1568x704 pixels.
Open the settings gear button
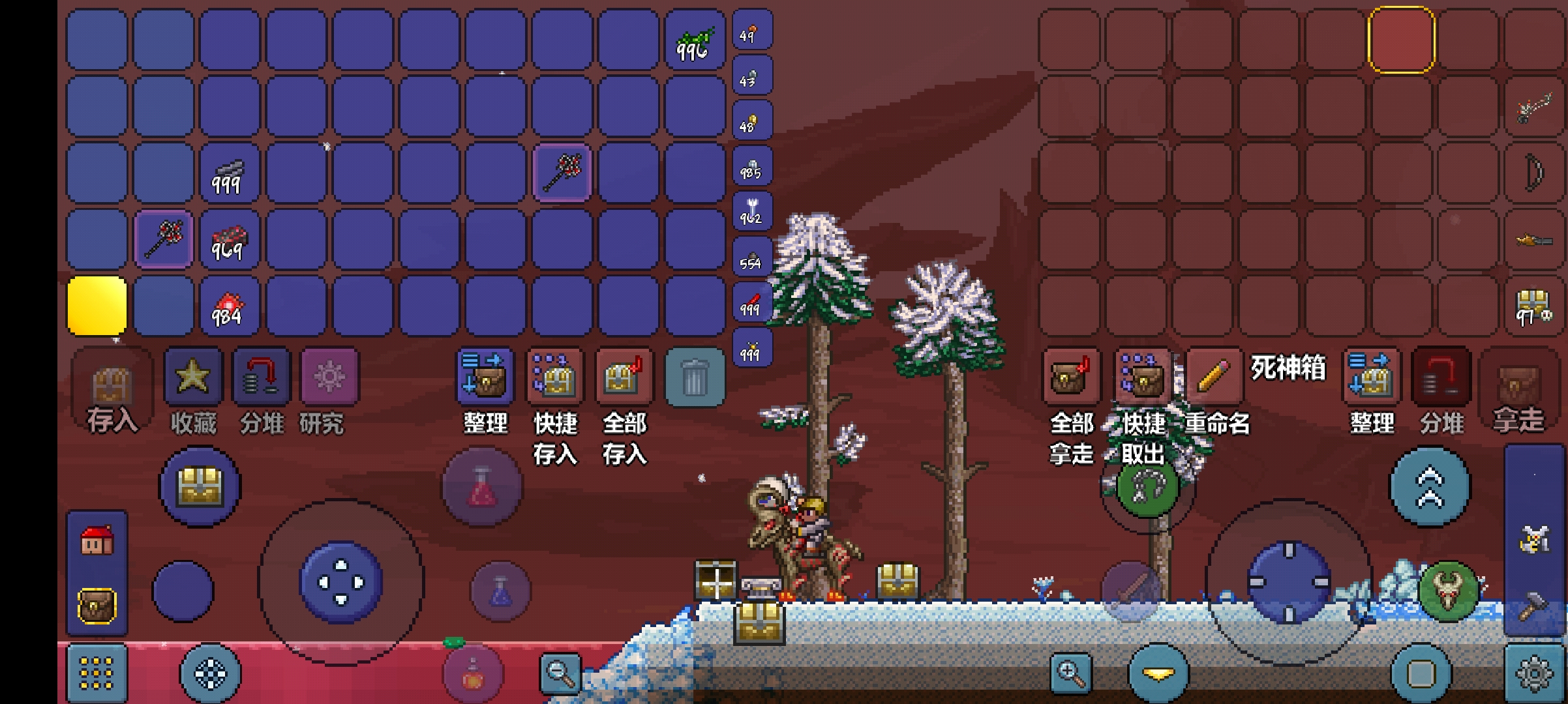(x=1534, y=674)
